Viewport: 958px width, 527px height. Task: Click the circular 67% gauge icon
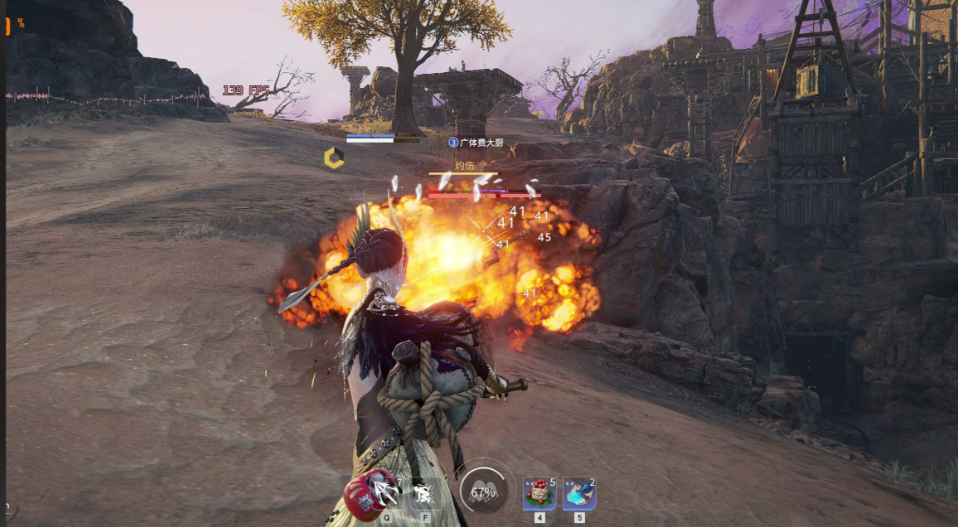pos(483,492)
